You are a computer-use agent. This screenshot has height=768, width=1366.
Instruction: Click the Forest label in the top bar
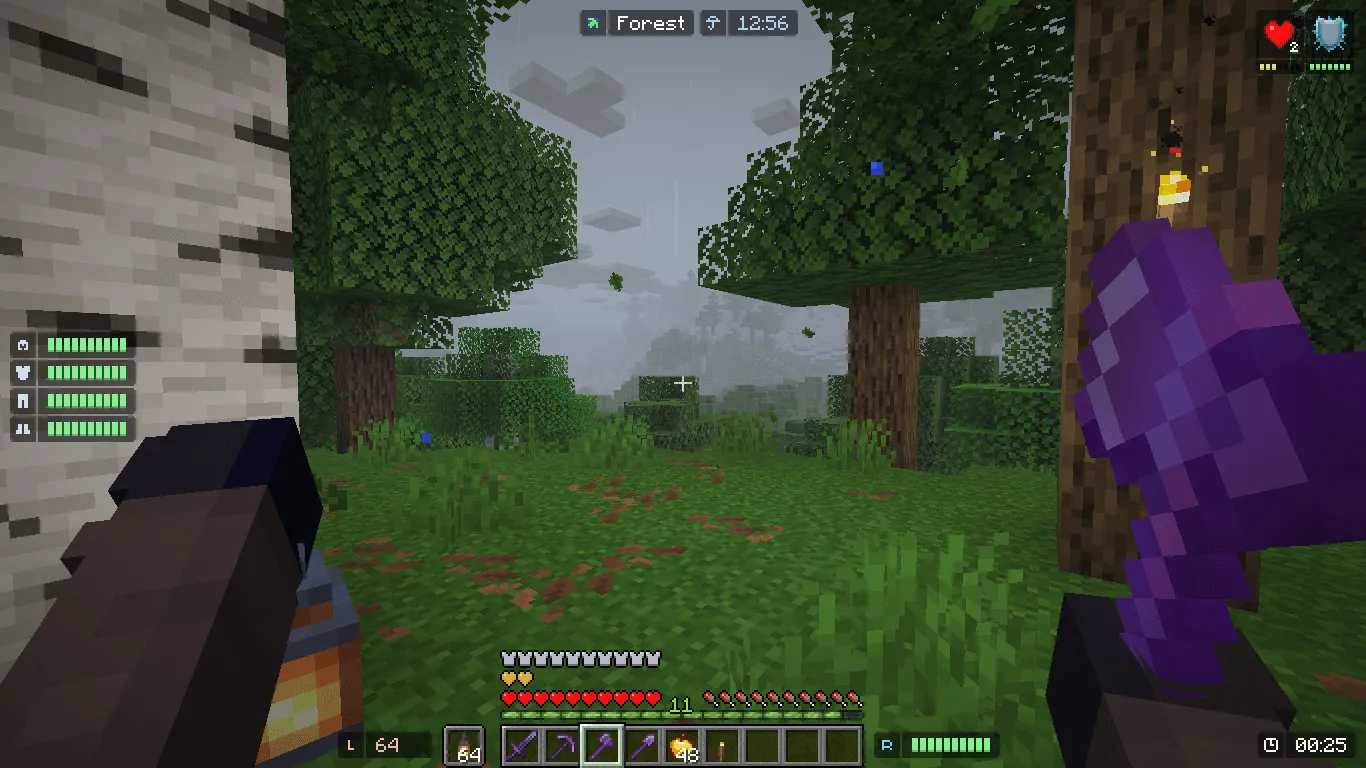(650, 23)
